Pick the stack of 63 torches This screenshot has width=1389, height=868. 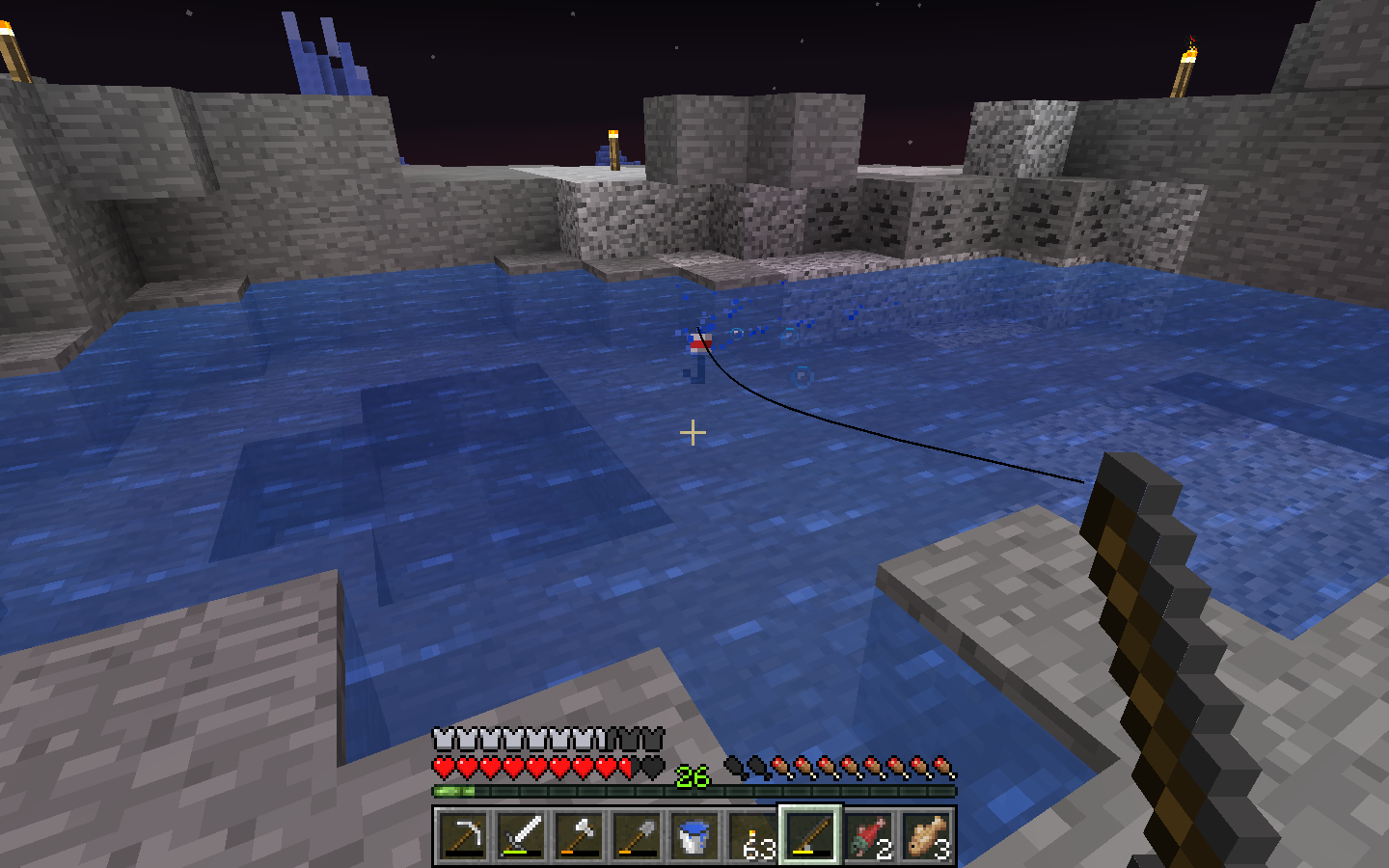click(752, 835)
